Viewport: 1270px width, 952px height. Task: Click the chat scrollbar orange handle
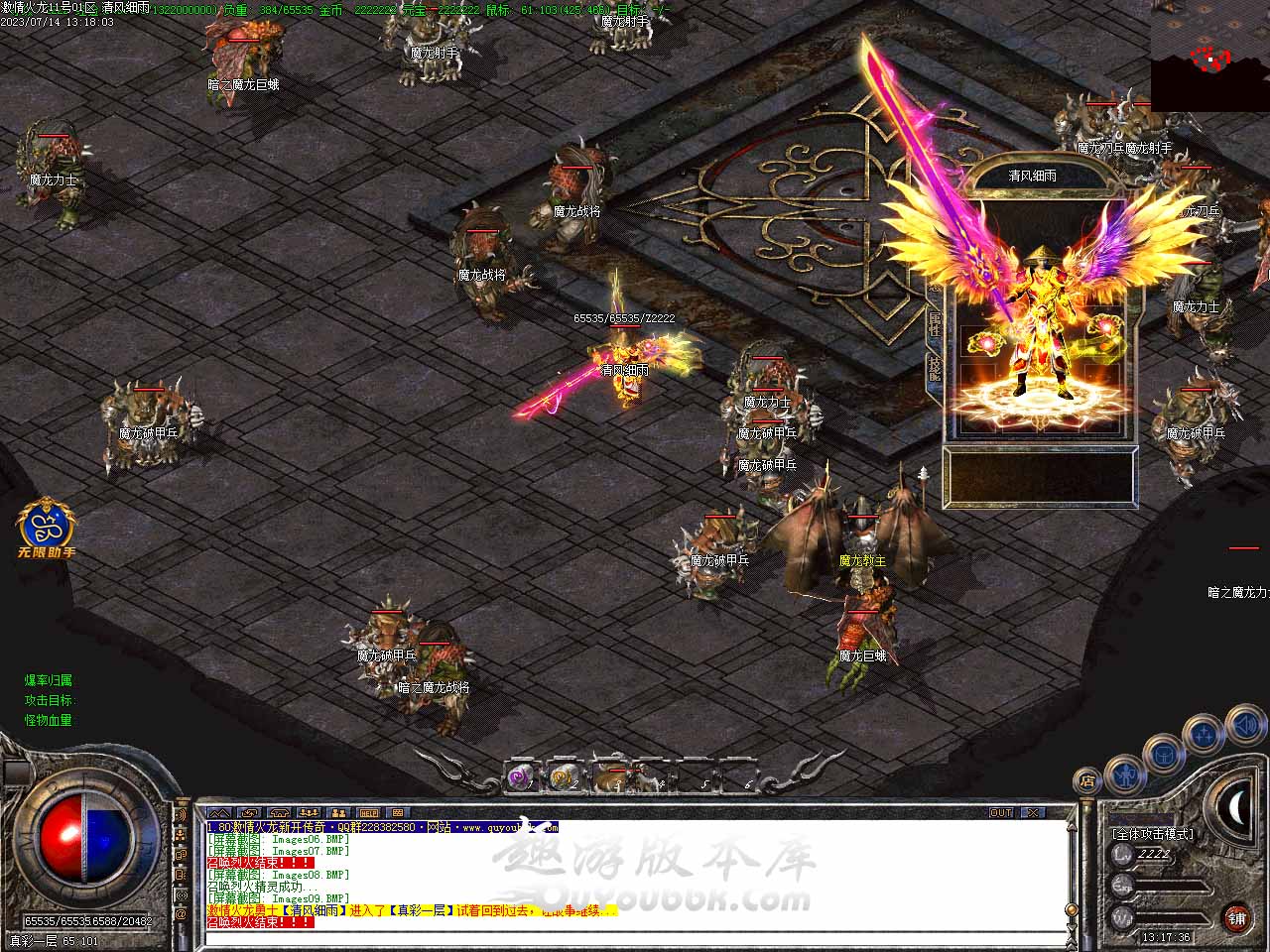[x=1070, y=907]
